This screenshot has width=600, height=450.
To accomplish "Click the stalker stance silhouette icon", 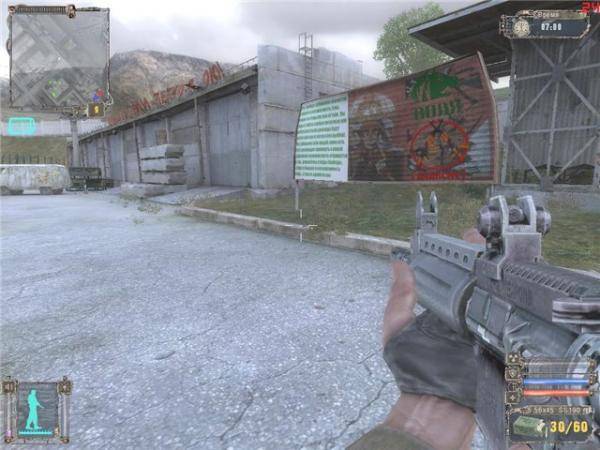I will [x=37, y=408].
